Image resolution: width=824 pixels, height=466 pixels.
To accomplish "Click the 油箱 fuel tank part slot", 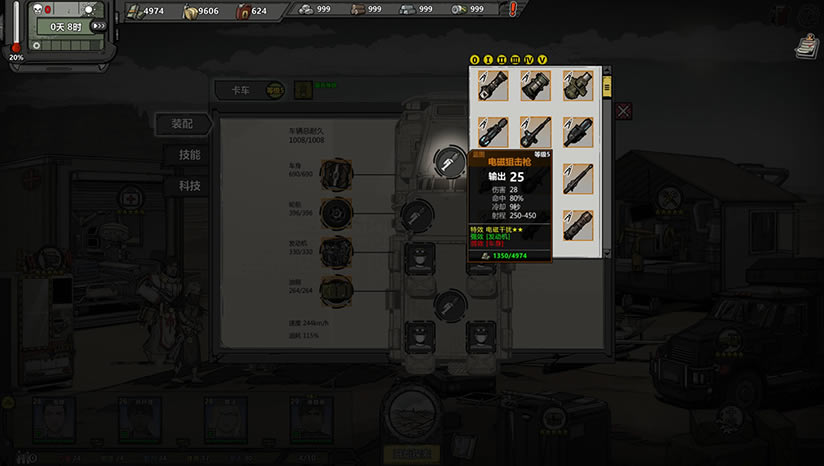I will coord(338,288).
